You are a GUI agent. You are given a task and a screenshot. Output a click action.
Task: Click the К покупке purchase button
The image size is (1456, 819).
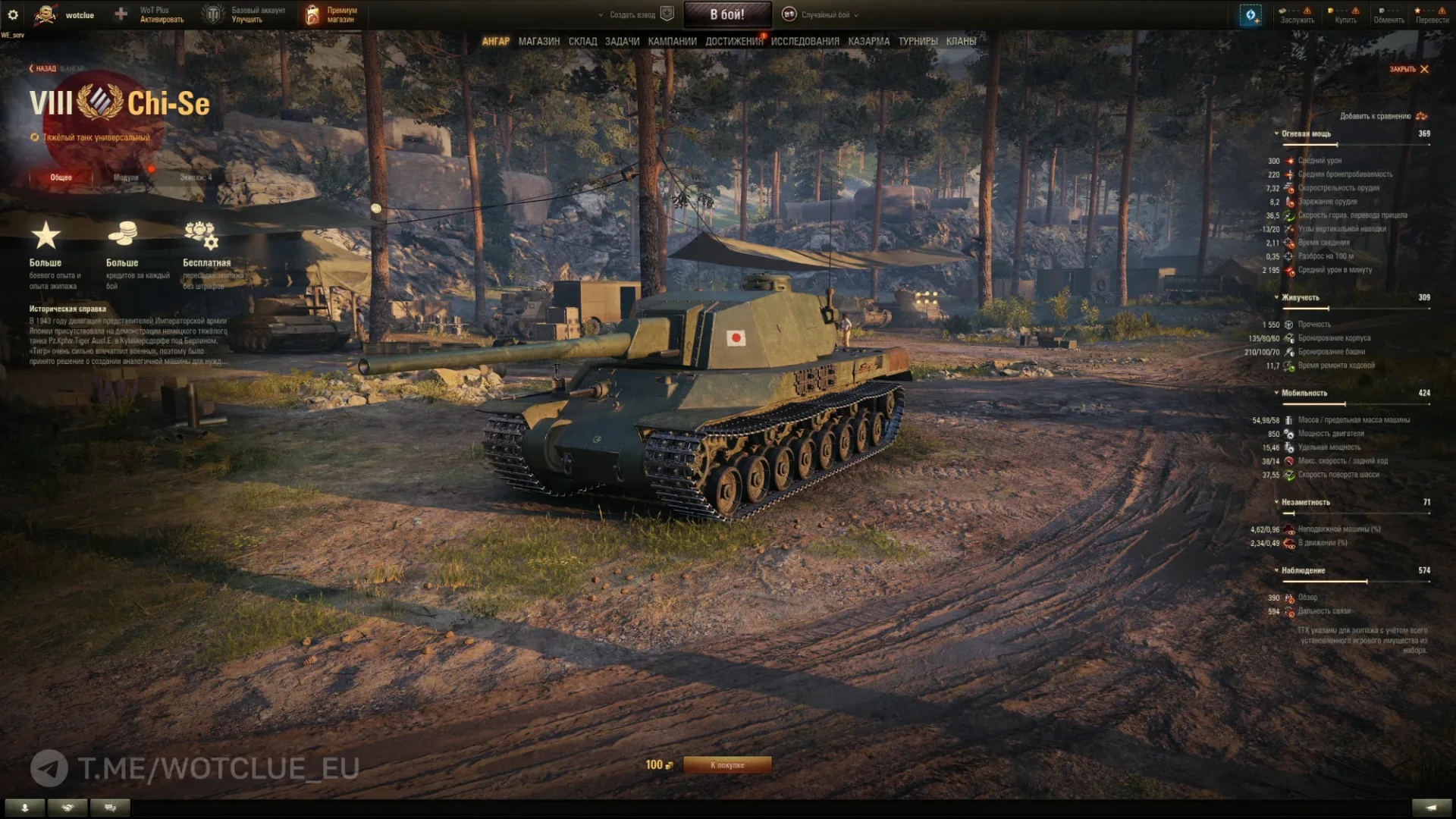(x=726, y=765)
